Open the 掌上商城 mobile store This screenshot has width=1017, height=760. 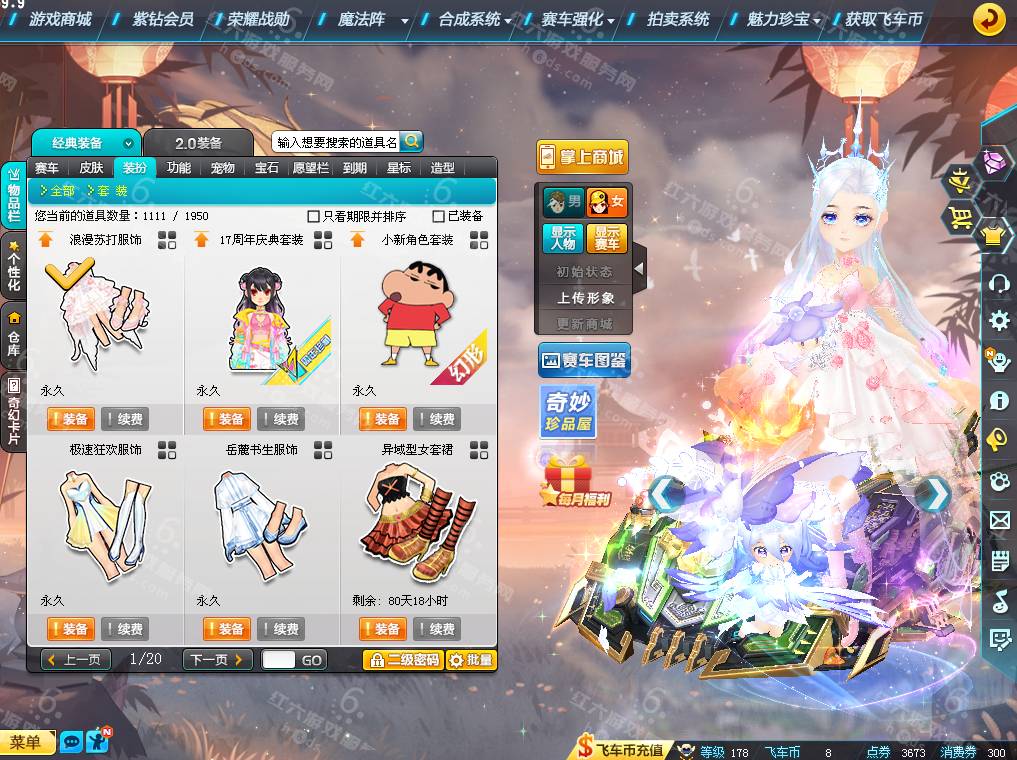[x=582, y=157]
